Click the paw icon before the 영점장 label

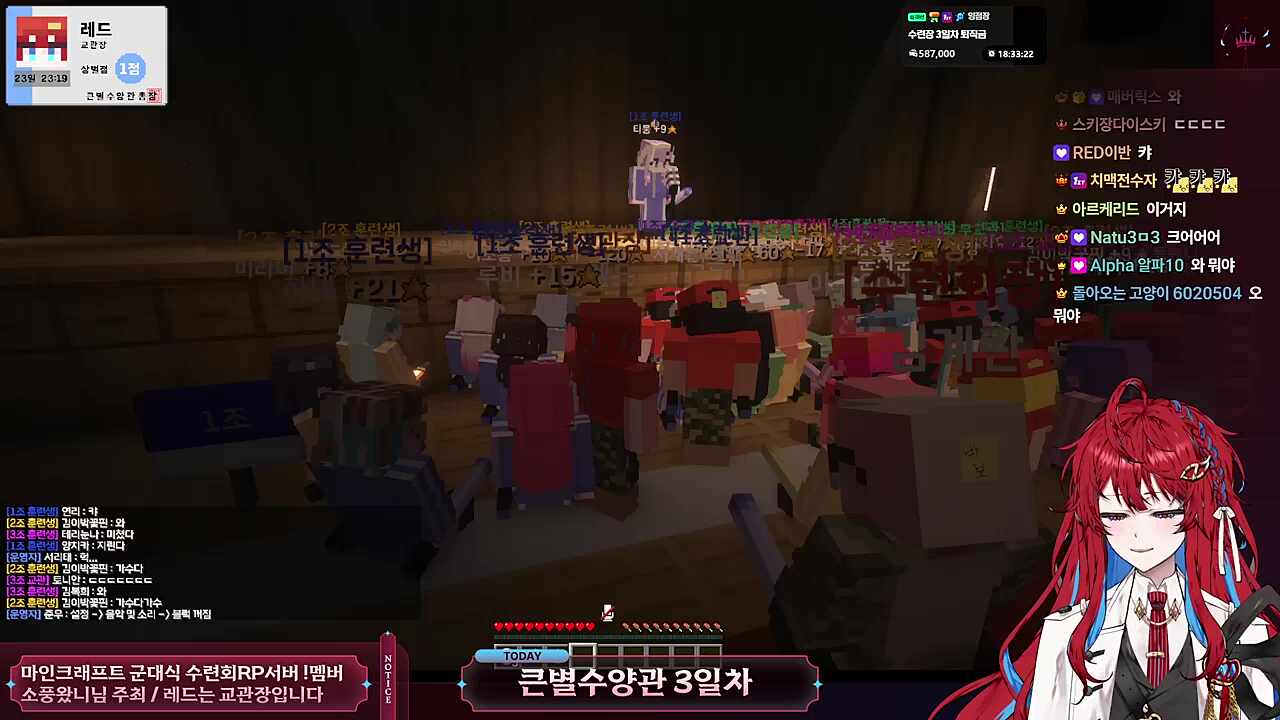click(x=960, y=18)
